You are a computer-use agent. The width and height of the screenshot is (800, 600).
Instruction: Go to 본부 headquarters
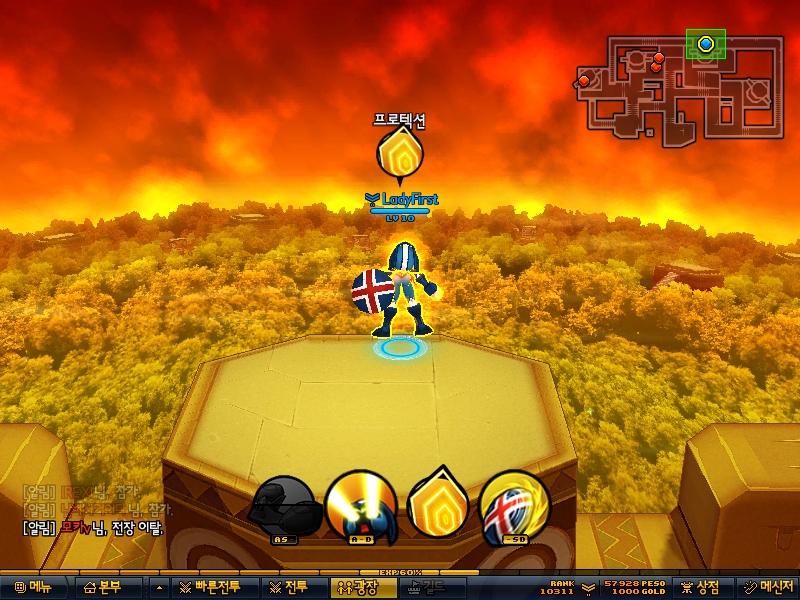(x=105, y=587)
